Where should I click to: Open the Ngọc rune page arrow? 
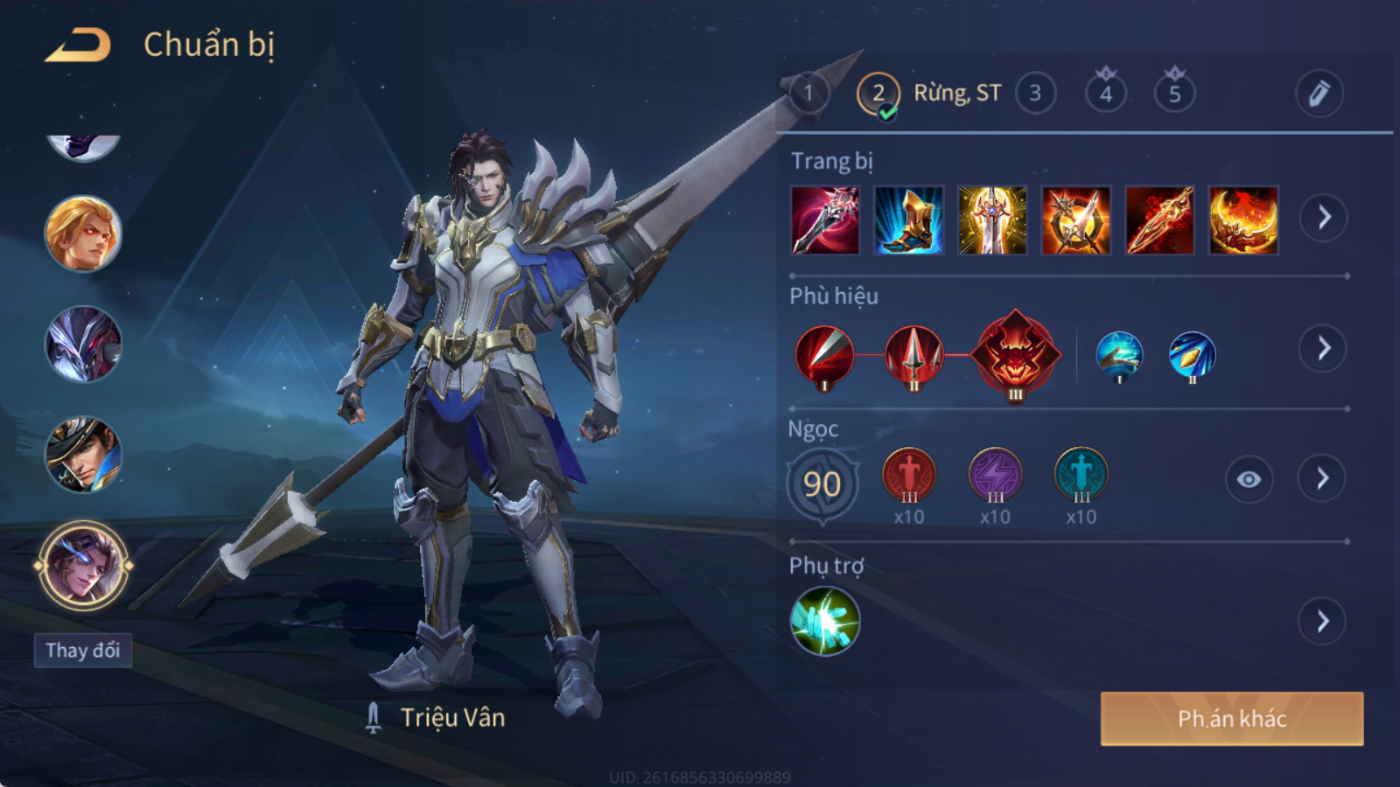click(x=1322, y=479)
